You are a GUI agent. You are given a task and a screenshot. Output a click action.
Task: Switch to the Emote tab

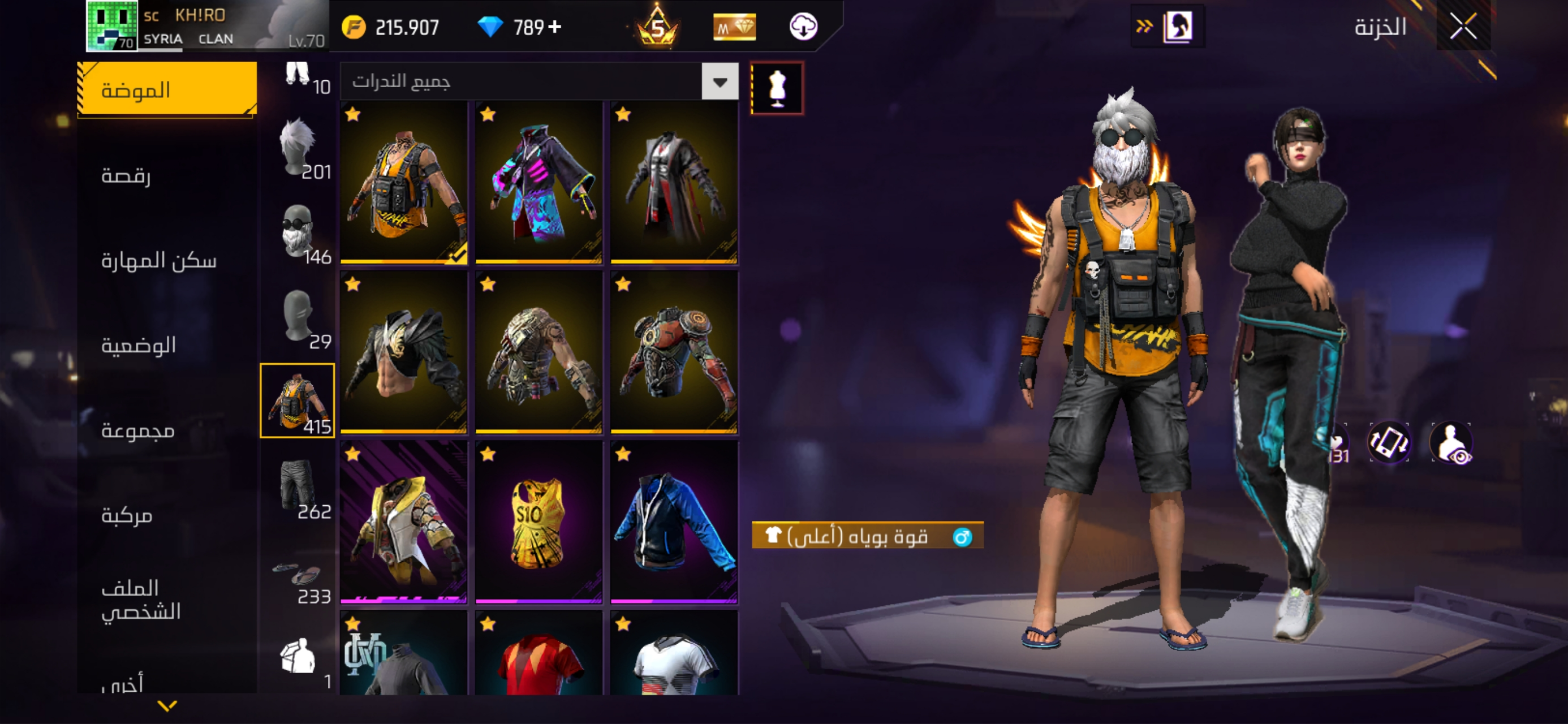tap(126, 176)
